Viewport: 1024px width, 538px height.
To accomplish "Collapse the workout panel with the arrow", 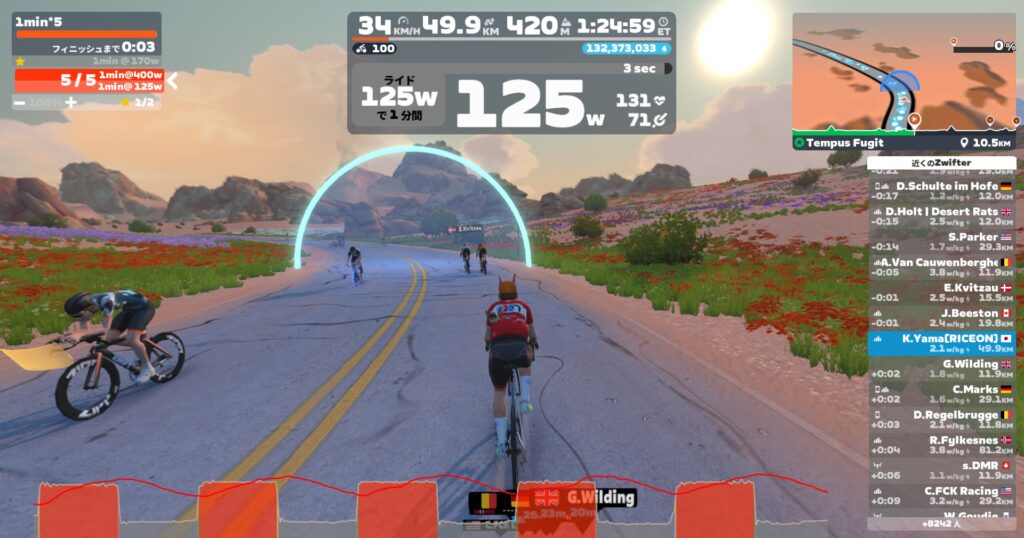I will point(172,81).
